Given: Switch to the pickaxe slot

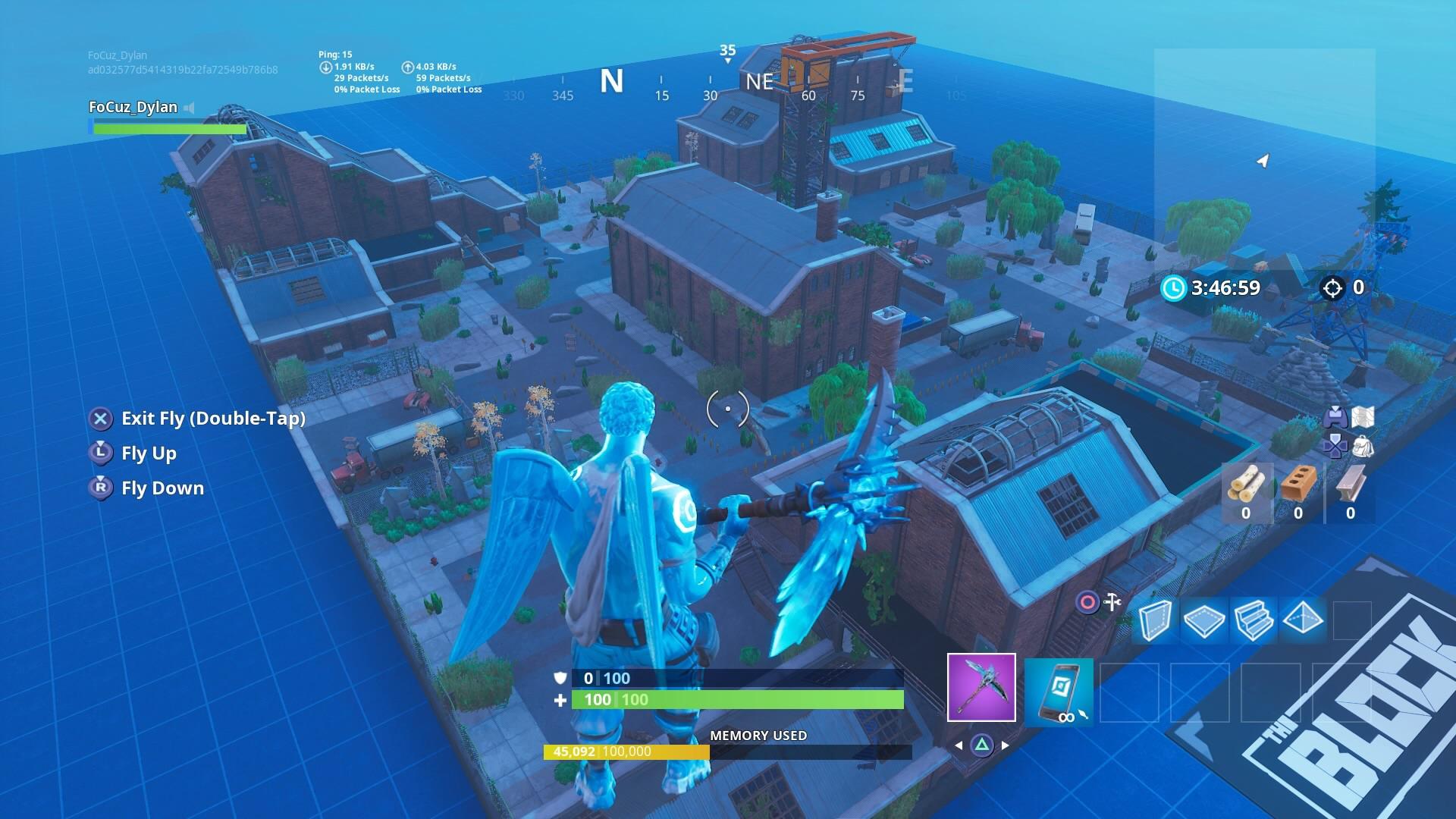Looking at the screenshot, I should (981, 688).
